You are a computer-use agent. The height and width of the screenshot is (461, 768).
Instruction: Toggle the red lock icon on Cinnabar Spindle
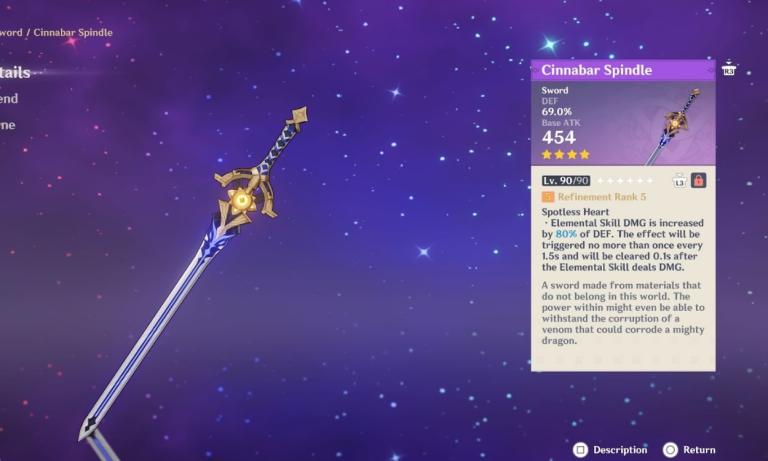click(x=698, y=180)
